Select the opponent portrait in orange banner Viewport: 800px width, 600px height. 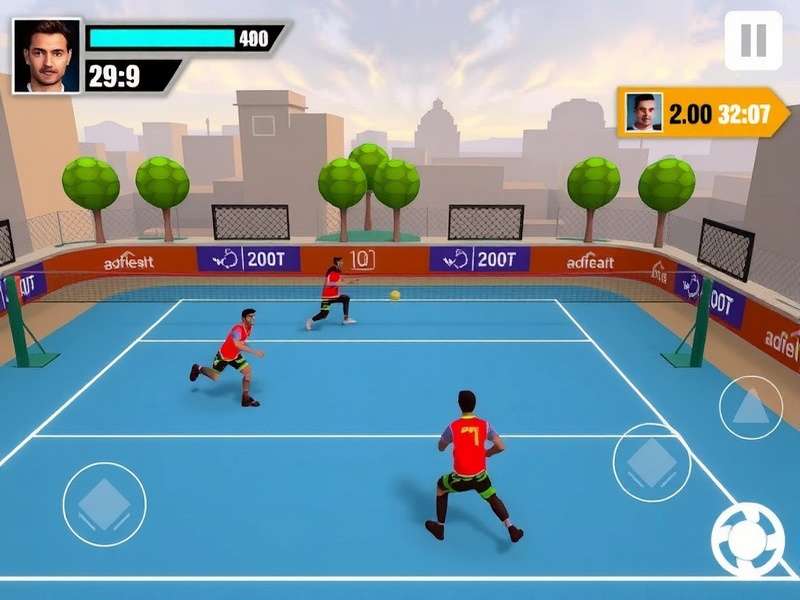pos(644,113)
